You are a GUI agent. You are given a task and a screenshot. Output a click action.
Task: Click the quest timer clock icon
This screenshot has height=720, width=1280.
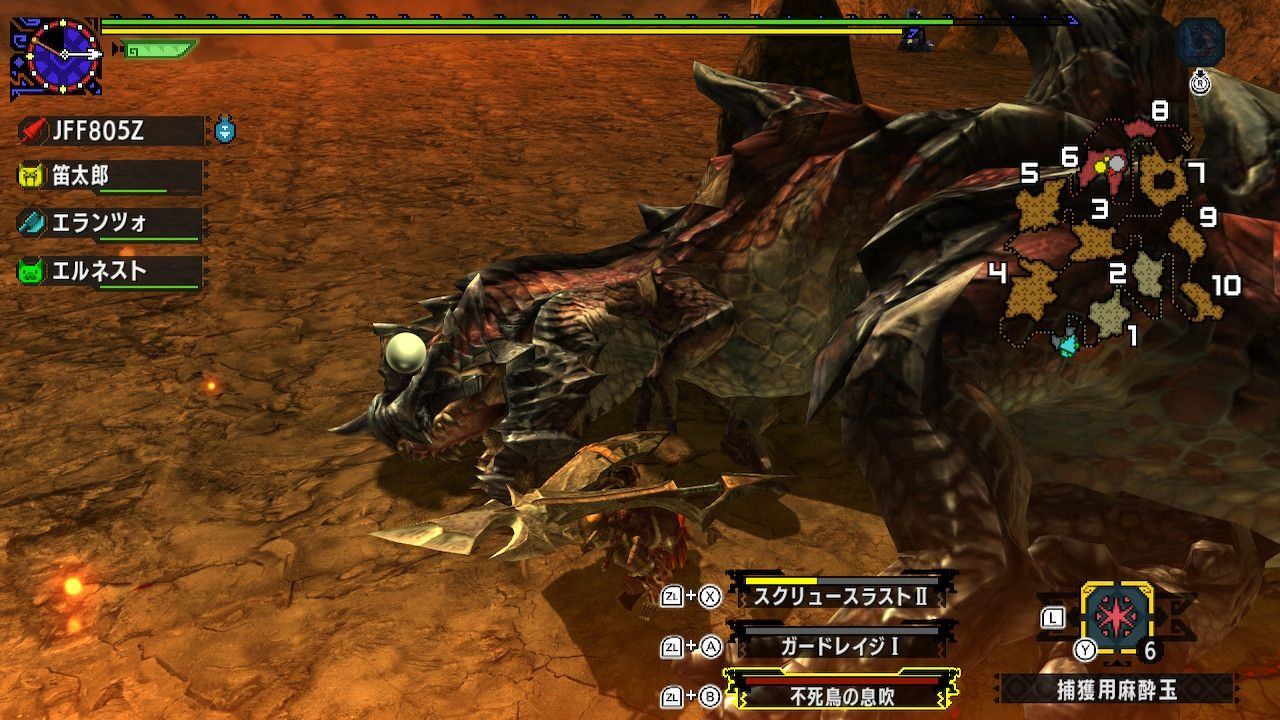[63, 53]
